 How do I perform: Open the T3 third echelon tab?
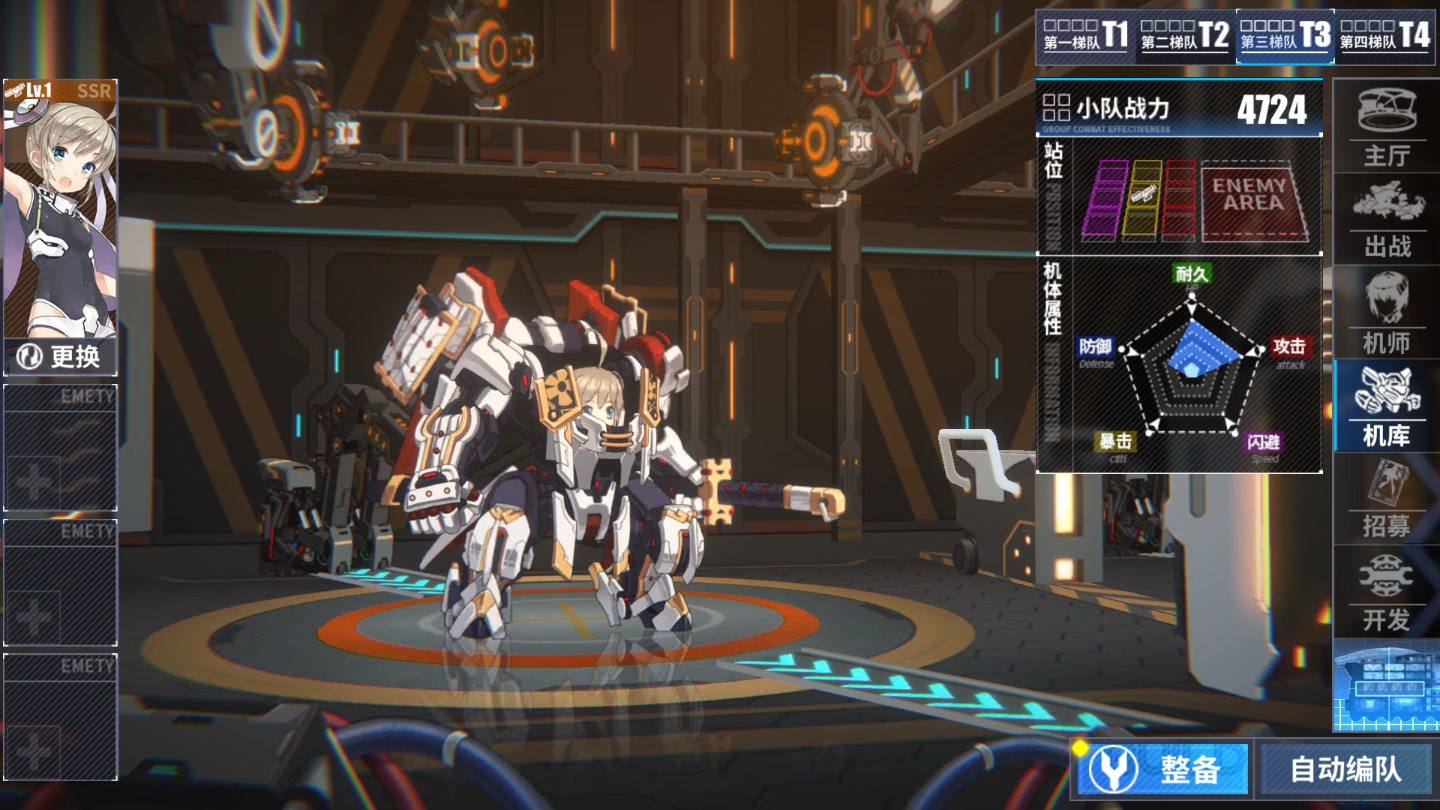pyautogui.click(x=1285, y=37)
